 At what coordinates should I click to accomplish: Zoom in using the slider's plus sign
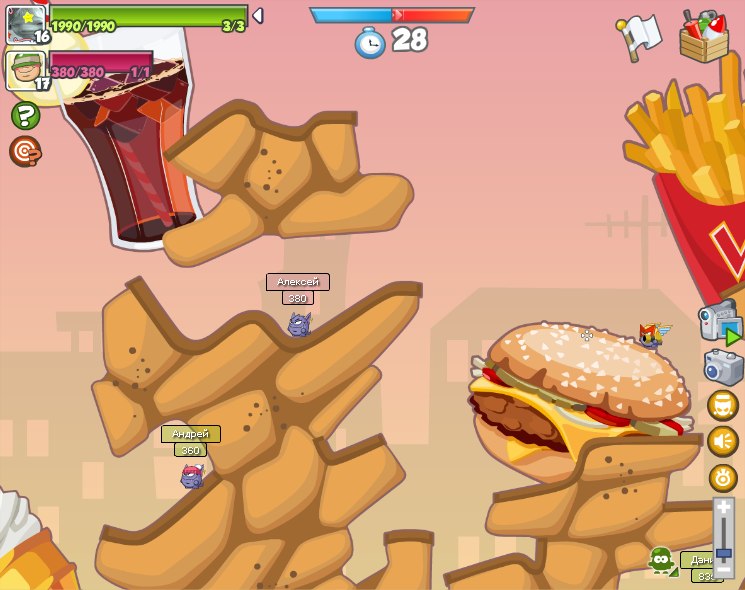723,508
